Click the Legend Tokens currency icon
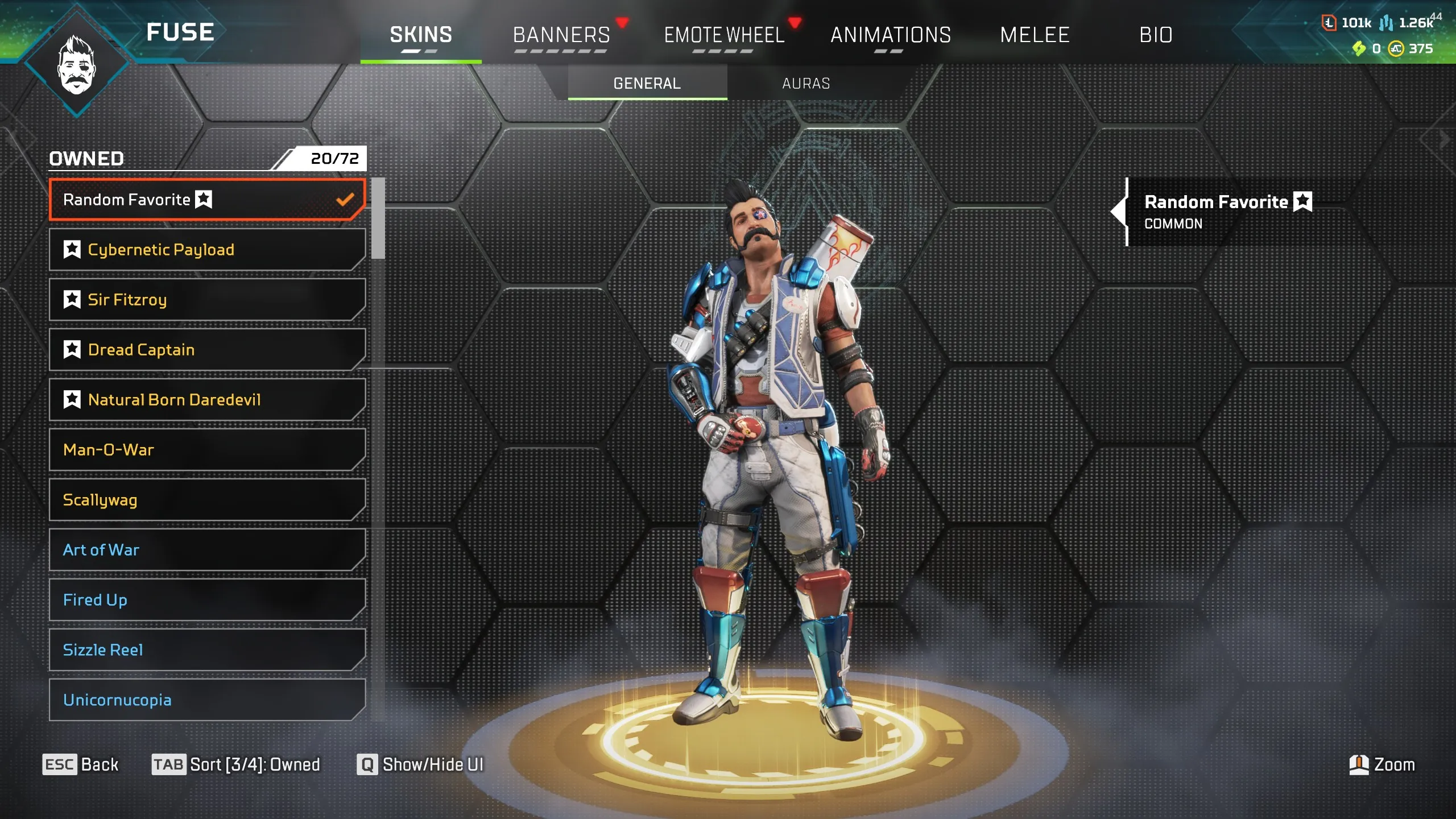This screenshot has height=819, width=1456. 1329,23
